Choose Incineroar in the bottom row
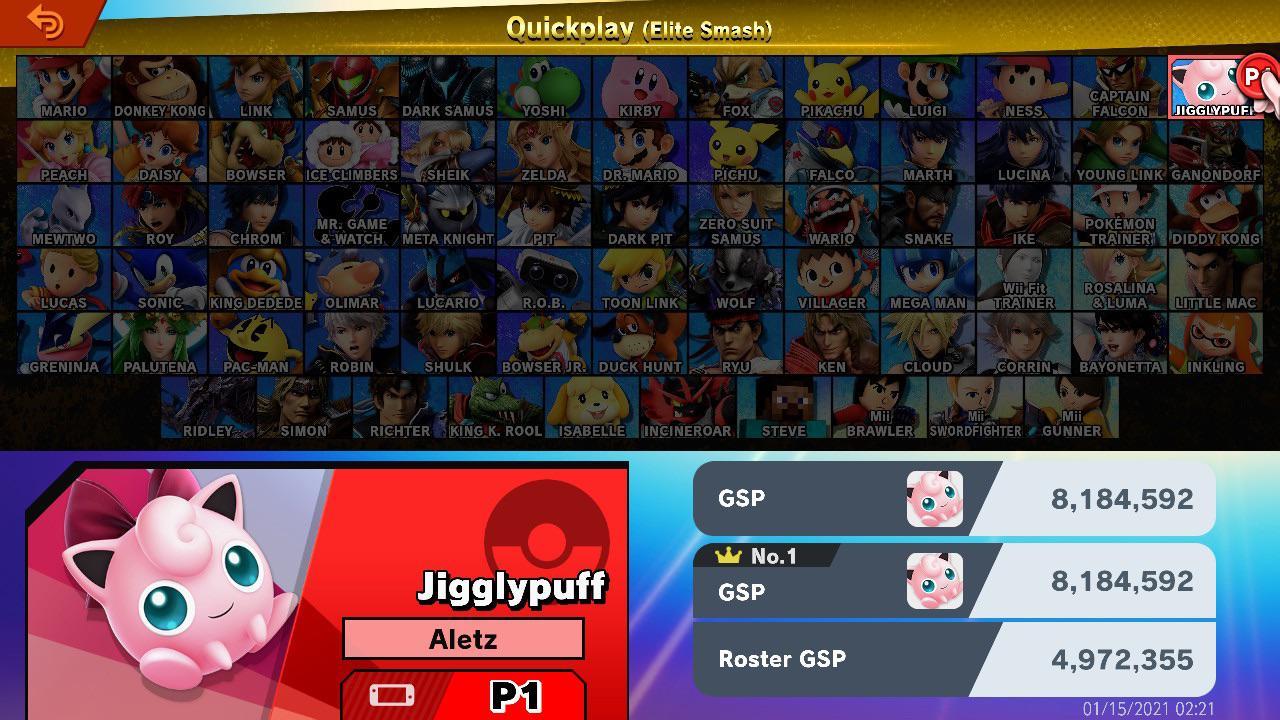 point(688,410)
